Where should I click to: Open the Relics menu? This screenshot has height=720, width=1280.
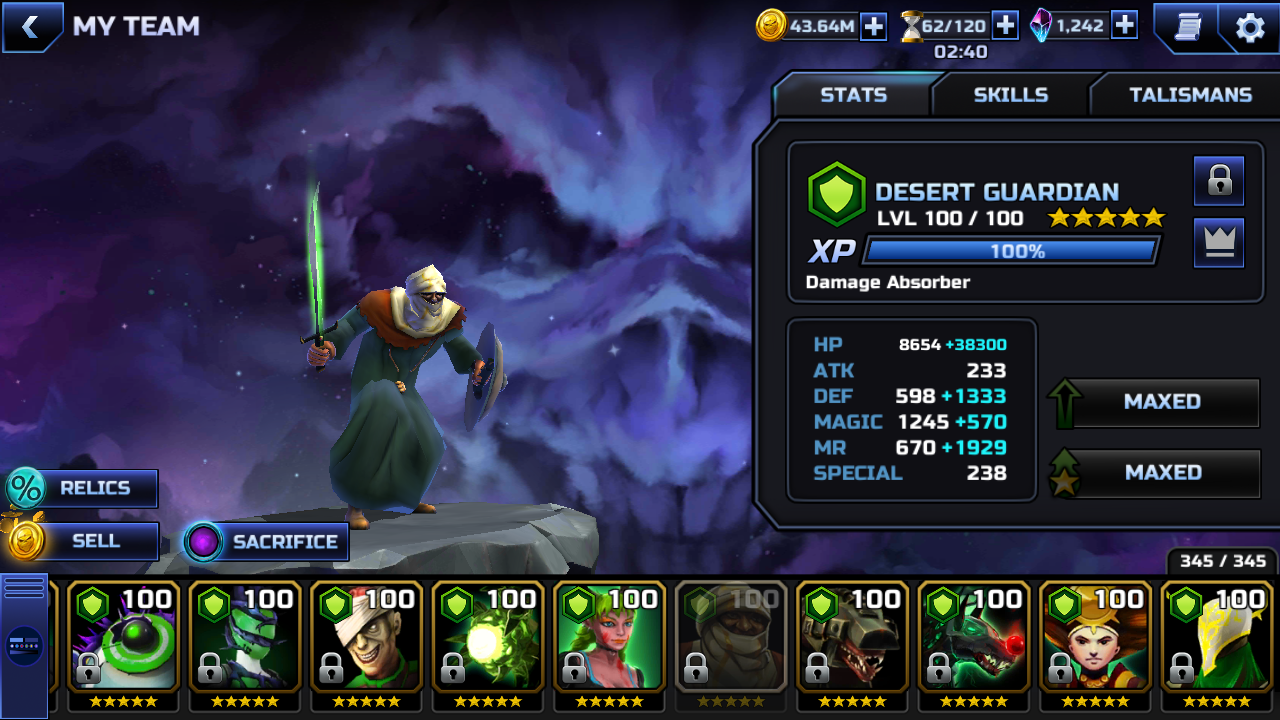click(82, 488)
